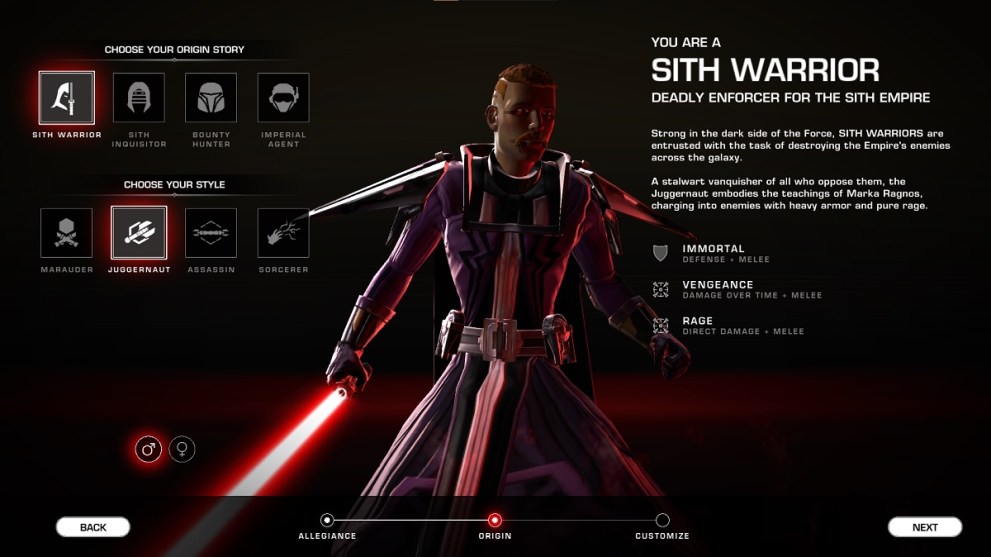Screen dimensions: 991x557
Task: Click the Origin step marker
Action: tap(495, 520)
